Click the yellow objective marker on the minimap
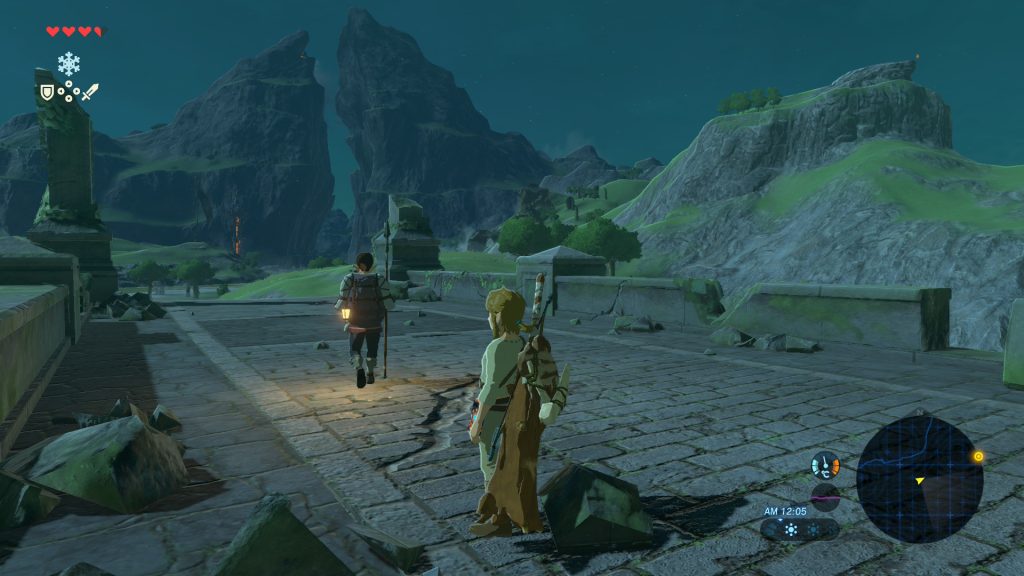The image size is (1024, 576). tap(978, 457)
